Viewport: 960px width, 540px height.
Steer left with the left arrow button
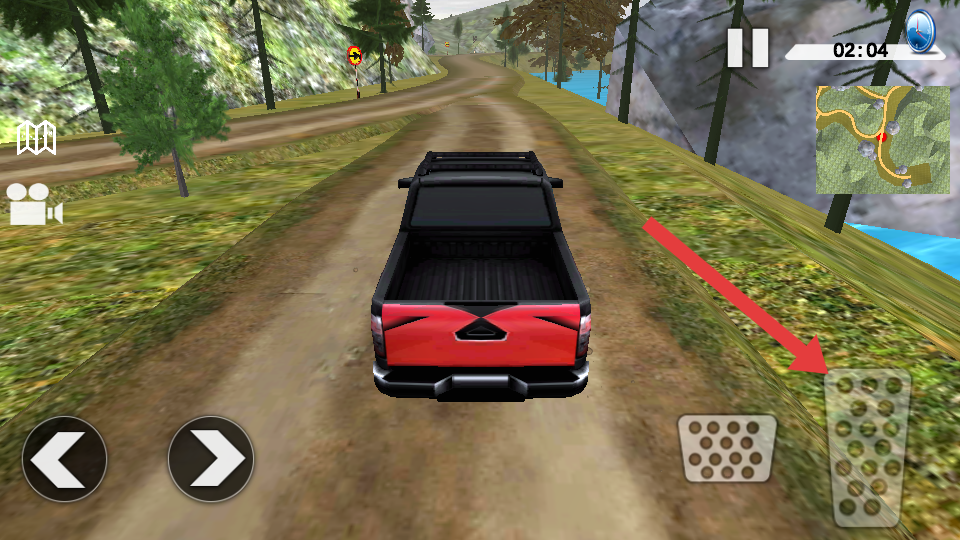[x=65, y=459]
